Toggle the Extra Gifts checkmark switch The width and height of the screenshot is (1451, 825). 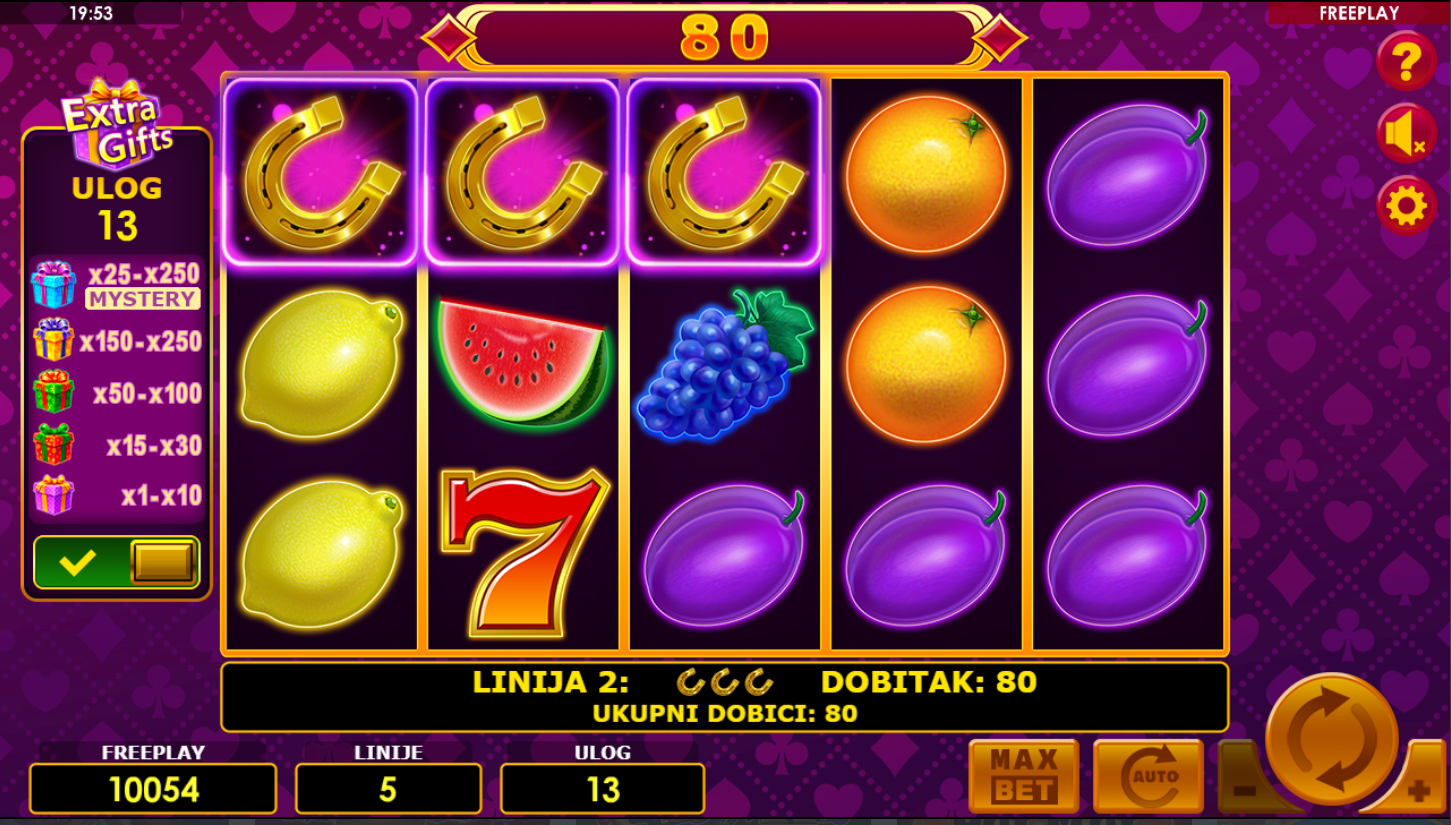point(117,562)
